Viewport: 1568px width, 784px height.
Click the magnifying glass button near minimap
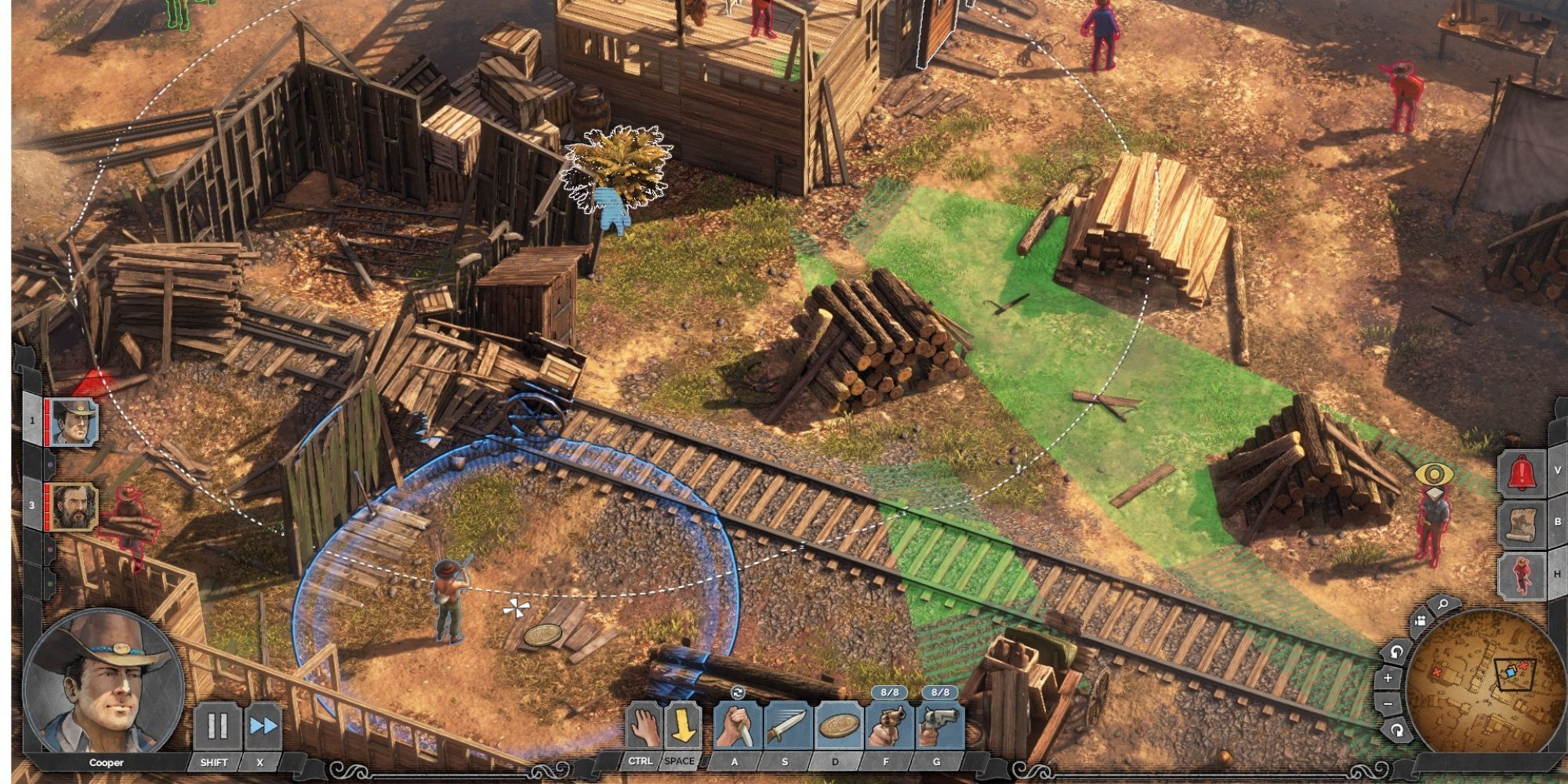[1443, 604]
